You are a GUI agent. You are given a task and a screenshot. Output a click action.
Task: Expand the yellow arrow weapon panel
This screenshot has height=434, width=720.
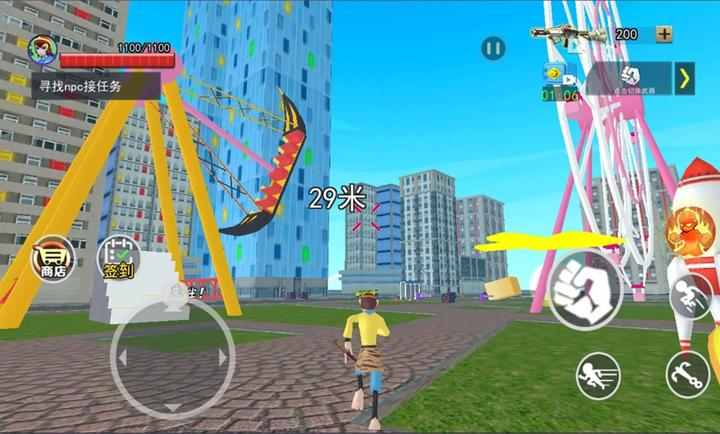pos(685,78)
